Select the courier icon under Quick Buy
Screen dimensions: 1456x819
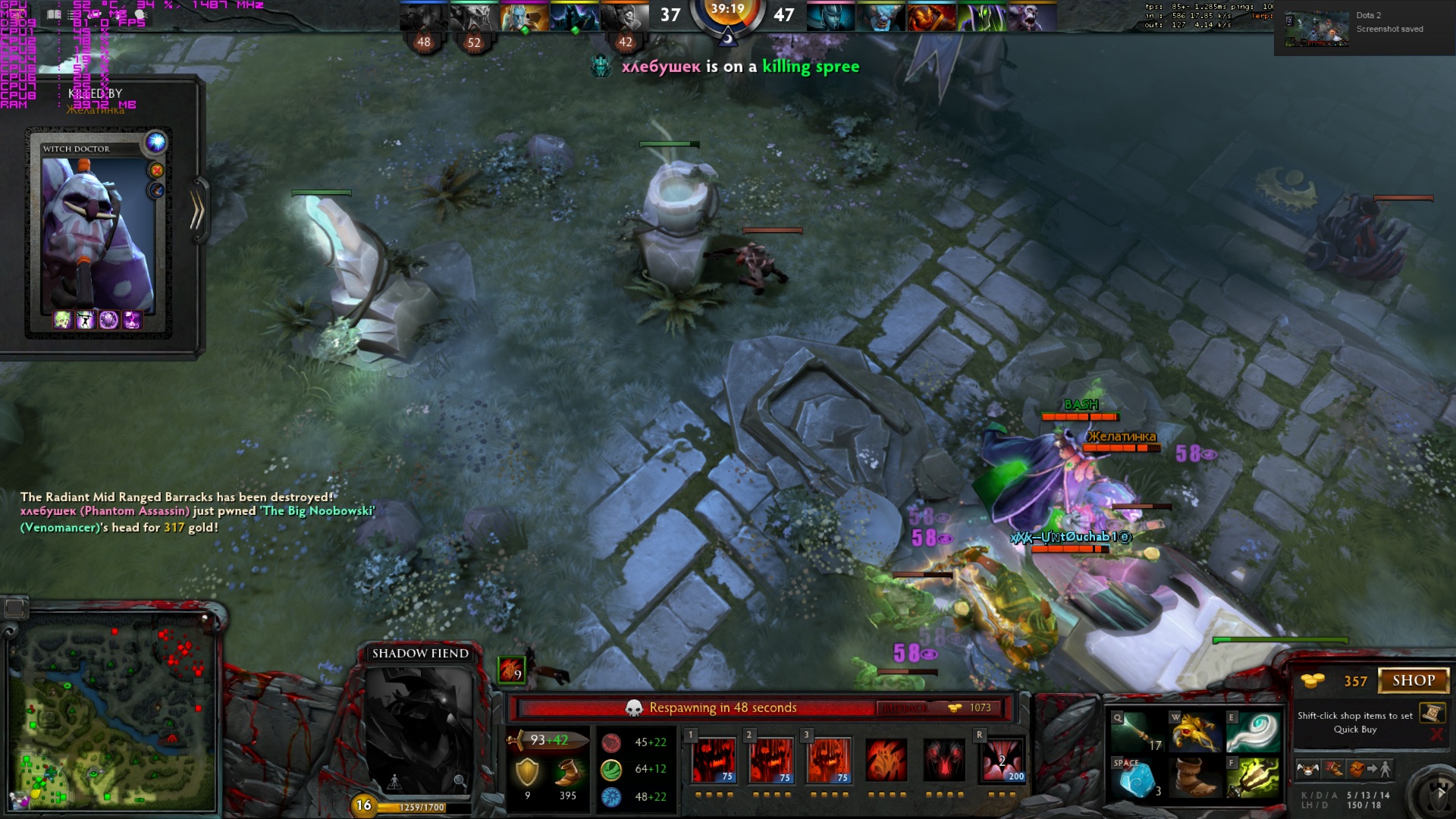pos(1307,769)
